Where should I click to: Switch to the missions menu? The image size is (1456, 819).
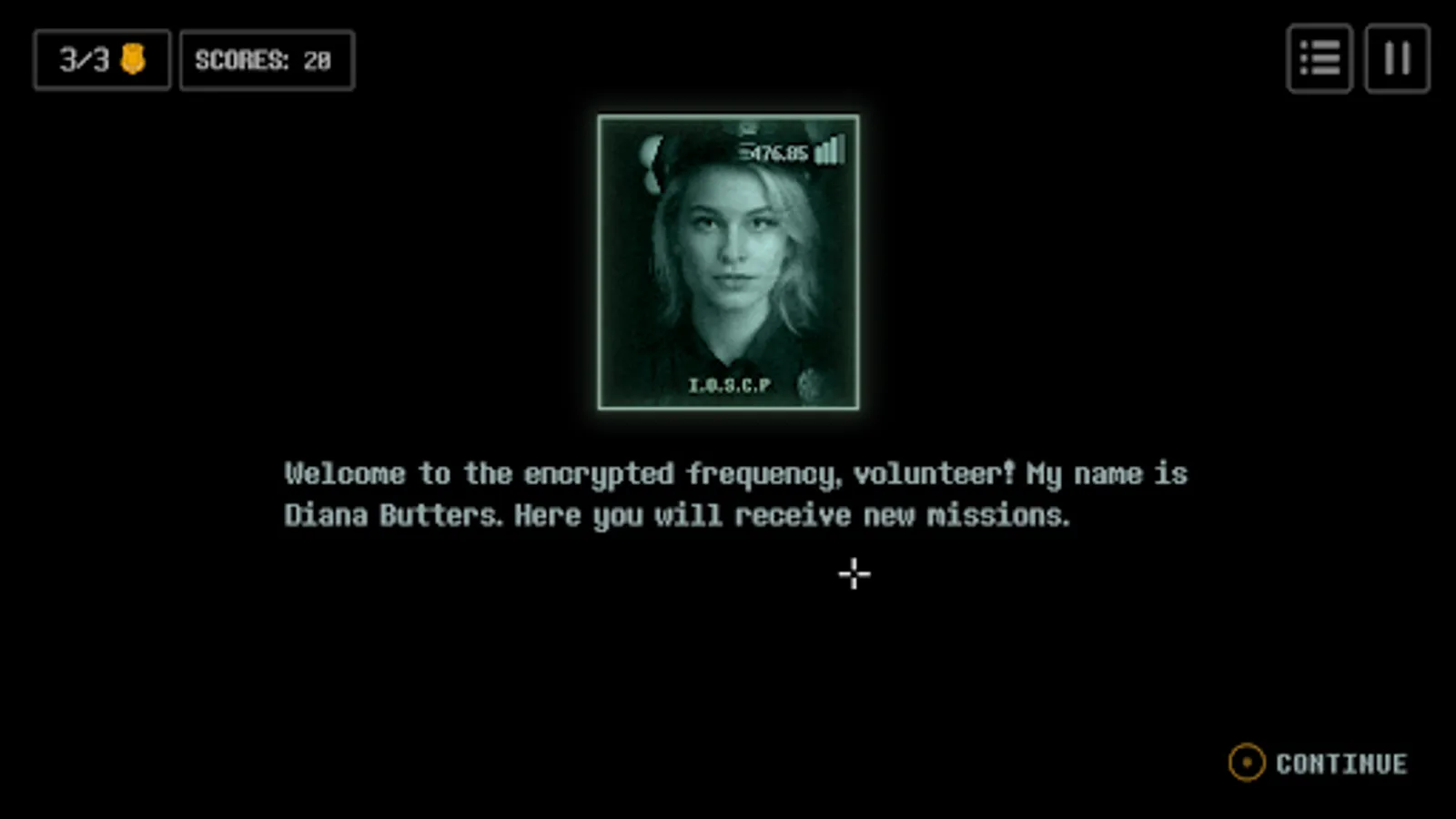[x=1319, y=59]
